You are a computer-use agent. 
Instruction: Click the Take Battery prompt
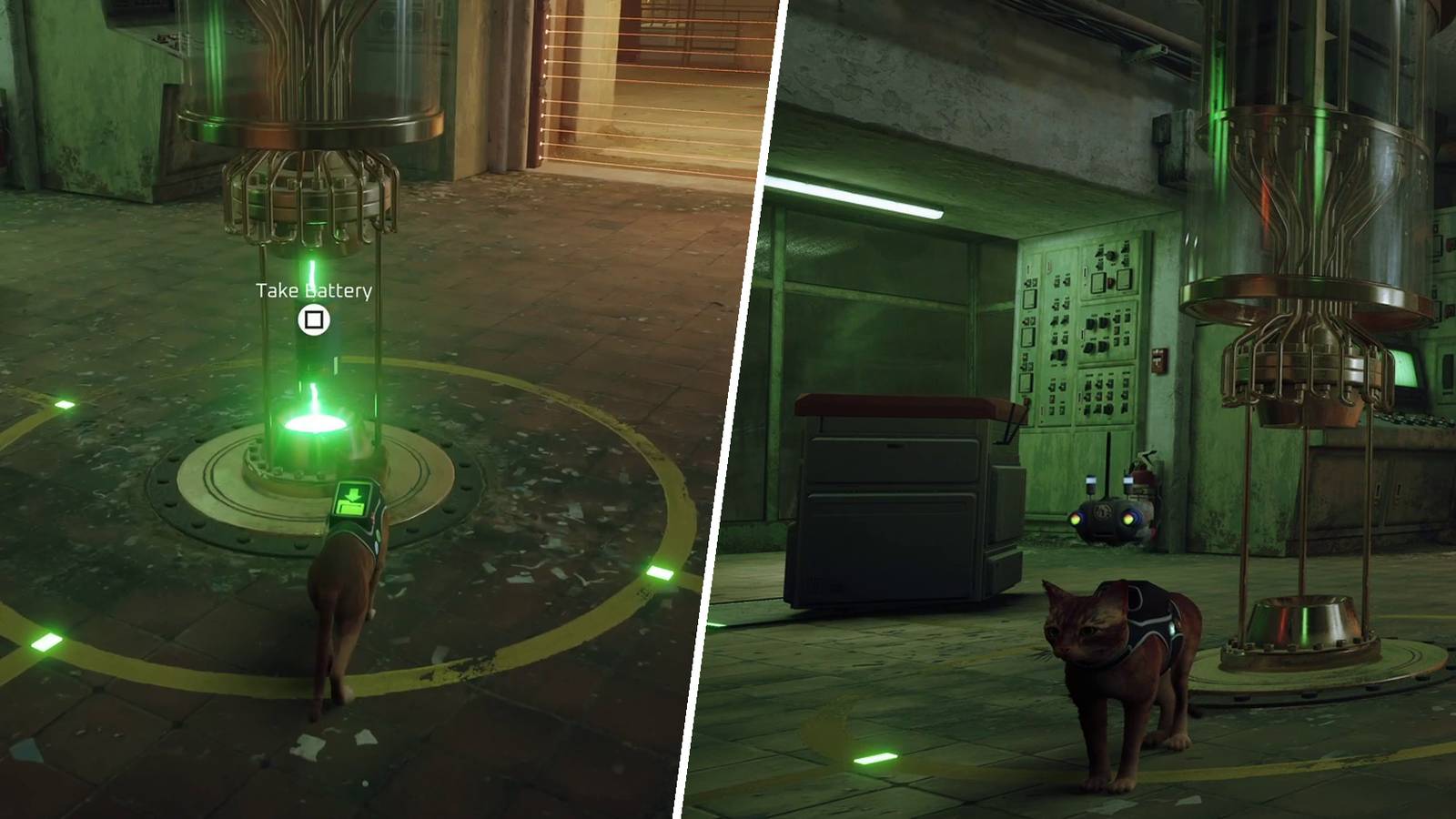click(x=313, y=293)
